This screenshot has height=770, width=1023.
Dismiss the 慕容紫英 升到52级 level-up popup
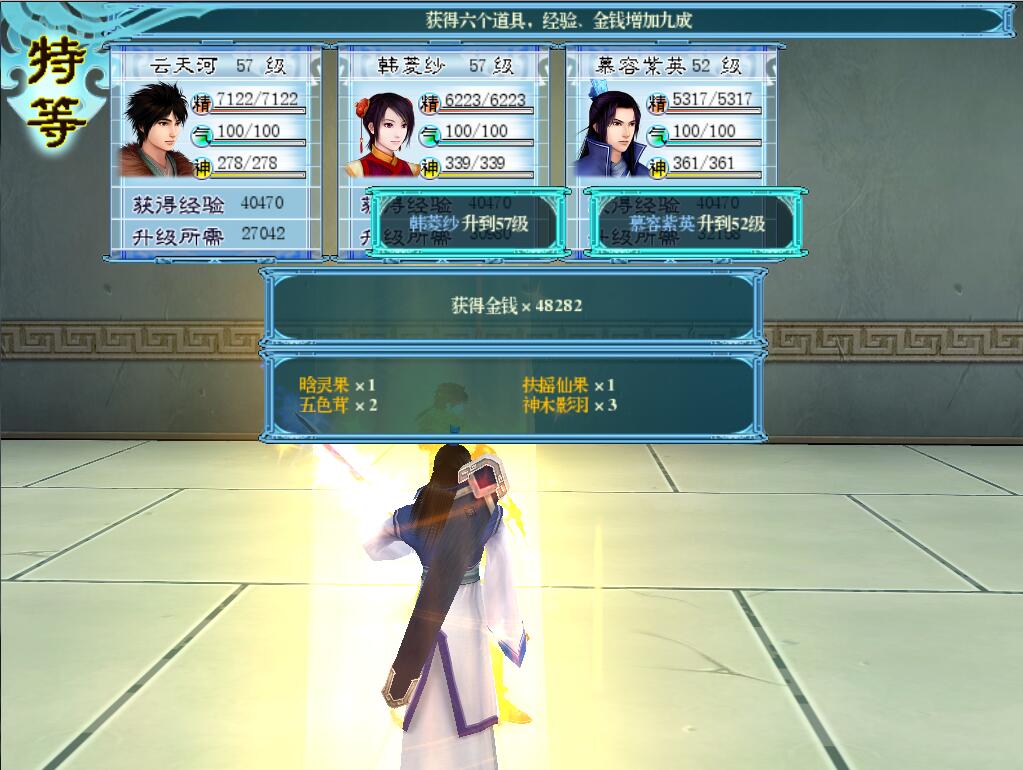[696, 223]
